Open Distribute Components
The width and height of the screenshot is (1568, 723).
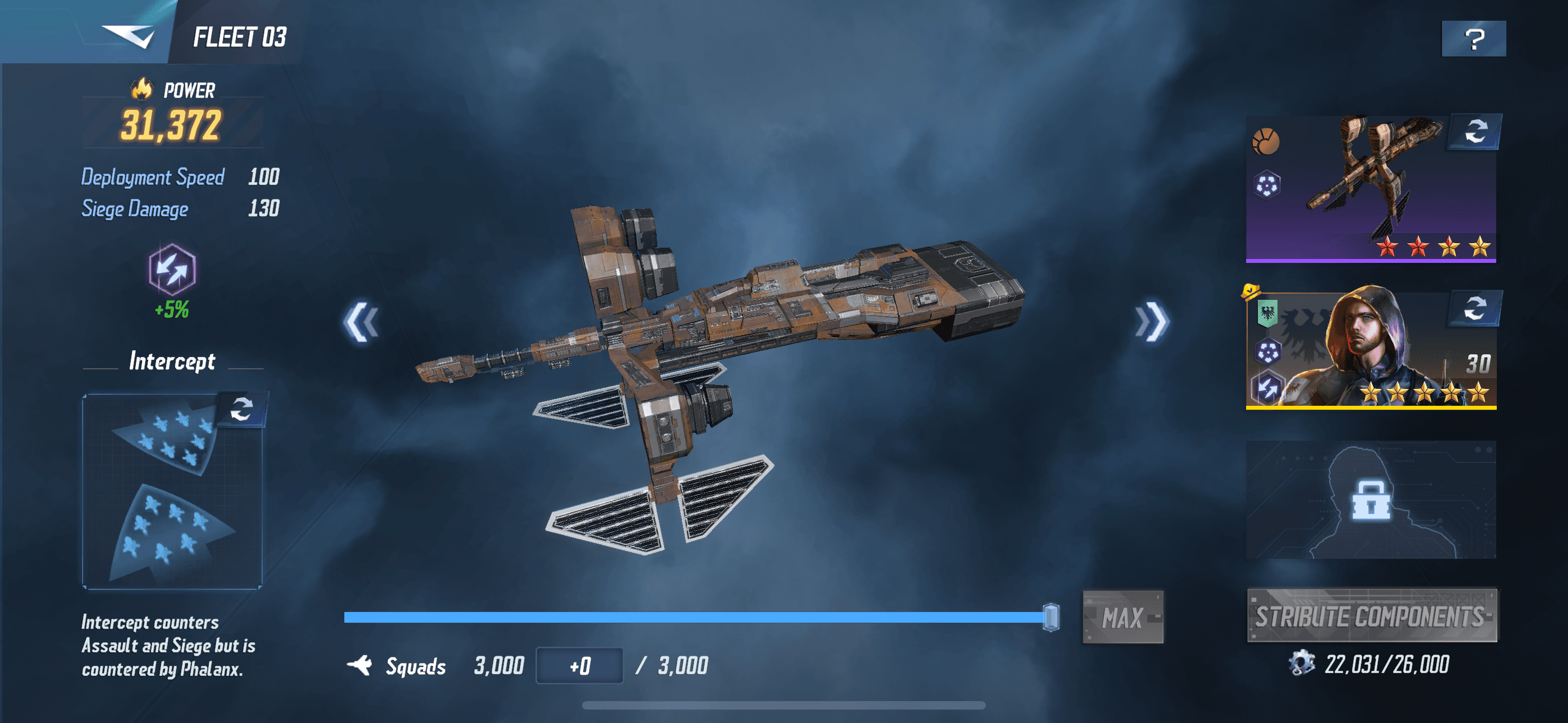point(1372,616)
